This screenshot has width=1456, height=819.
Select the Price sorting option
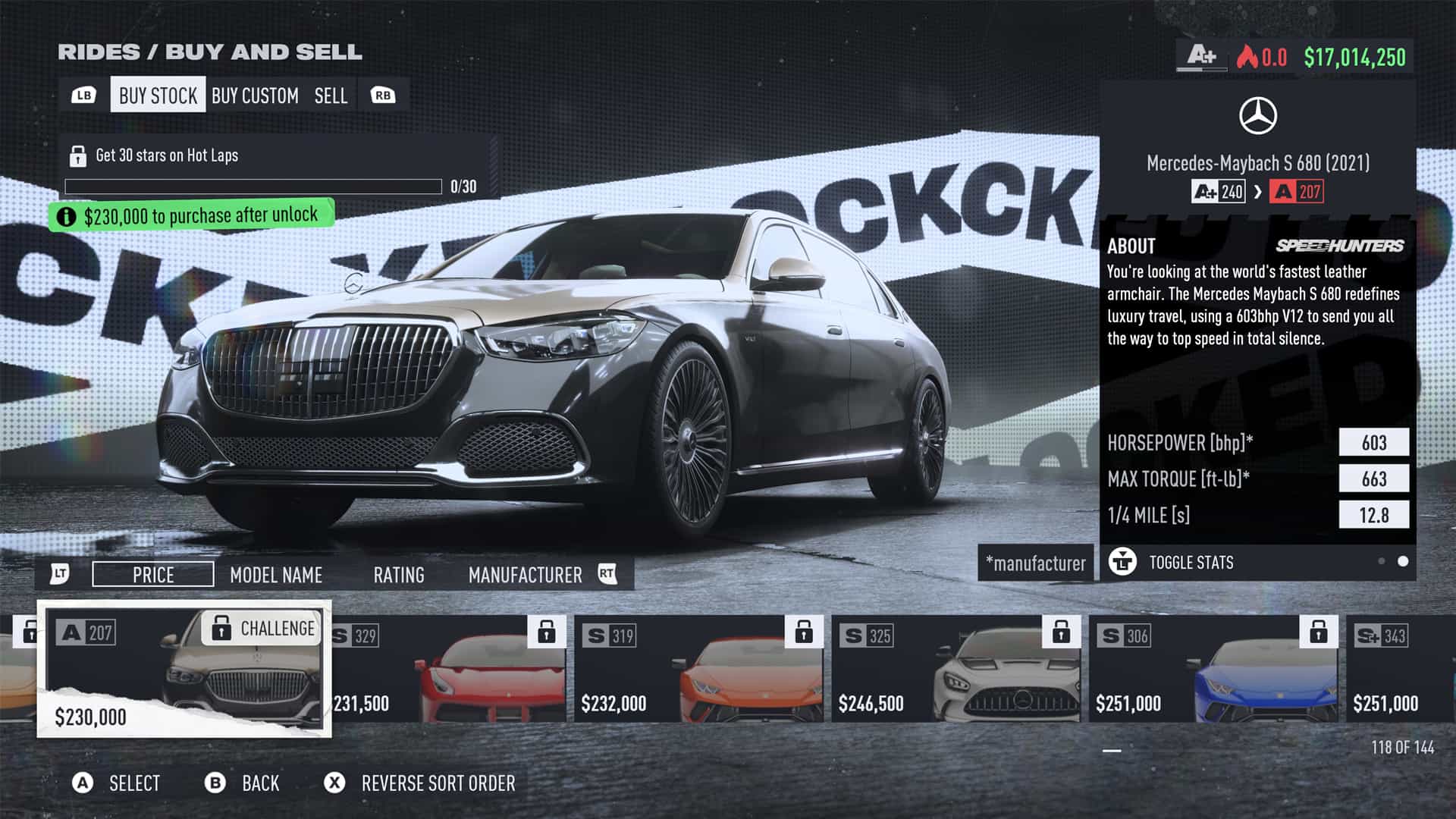(152, 574)
